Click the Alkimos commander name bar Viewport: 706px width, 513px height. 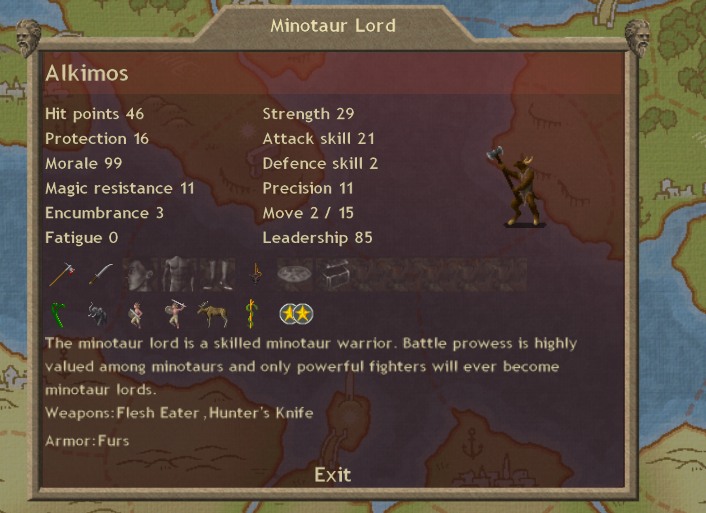tap(332, 75)
